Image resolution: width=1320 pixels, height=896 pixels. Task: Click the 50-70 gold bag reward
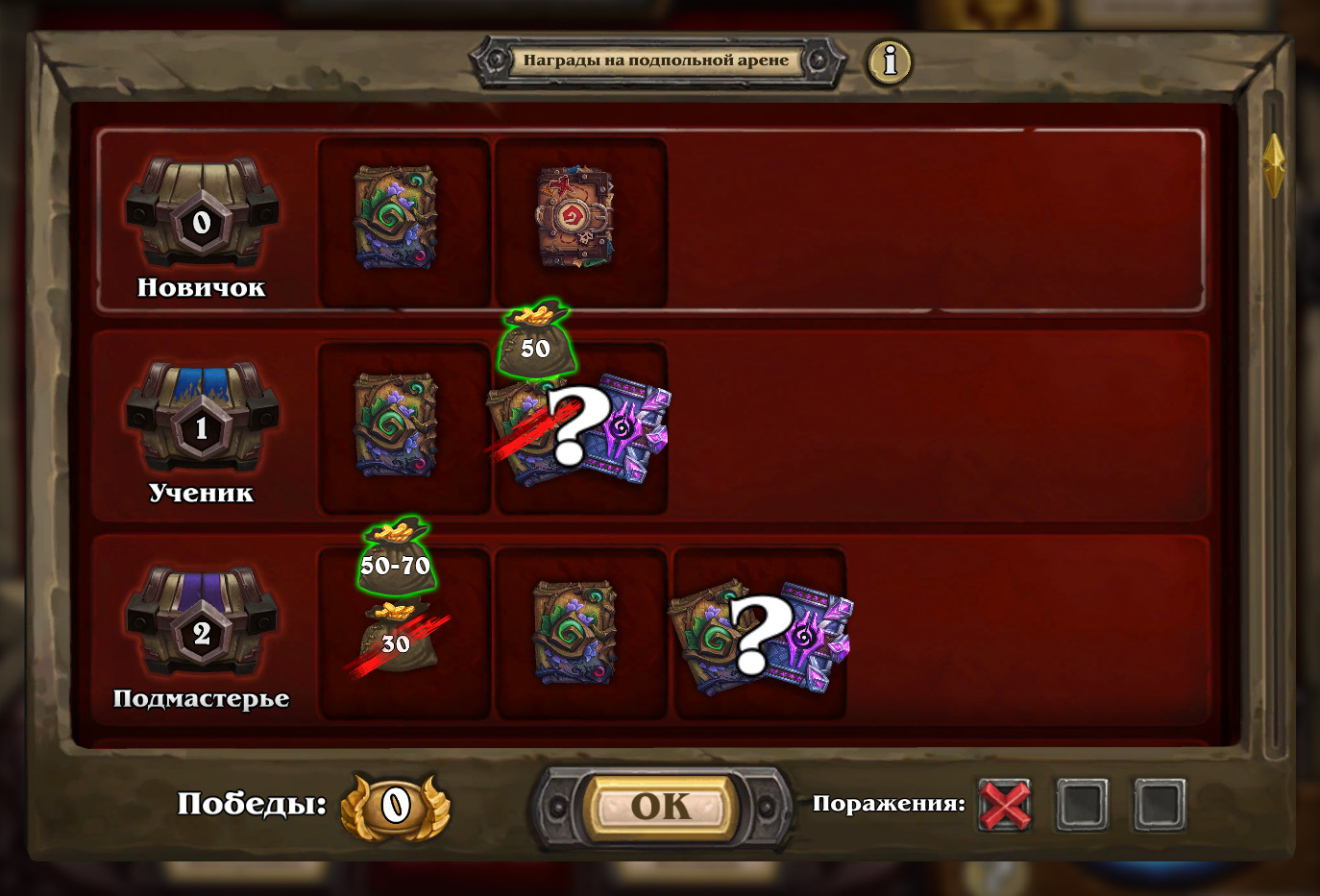point(396,559)
